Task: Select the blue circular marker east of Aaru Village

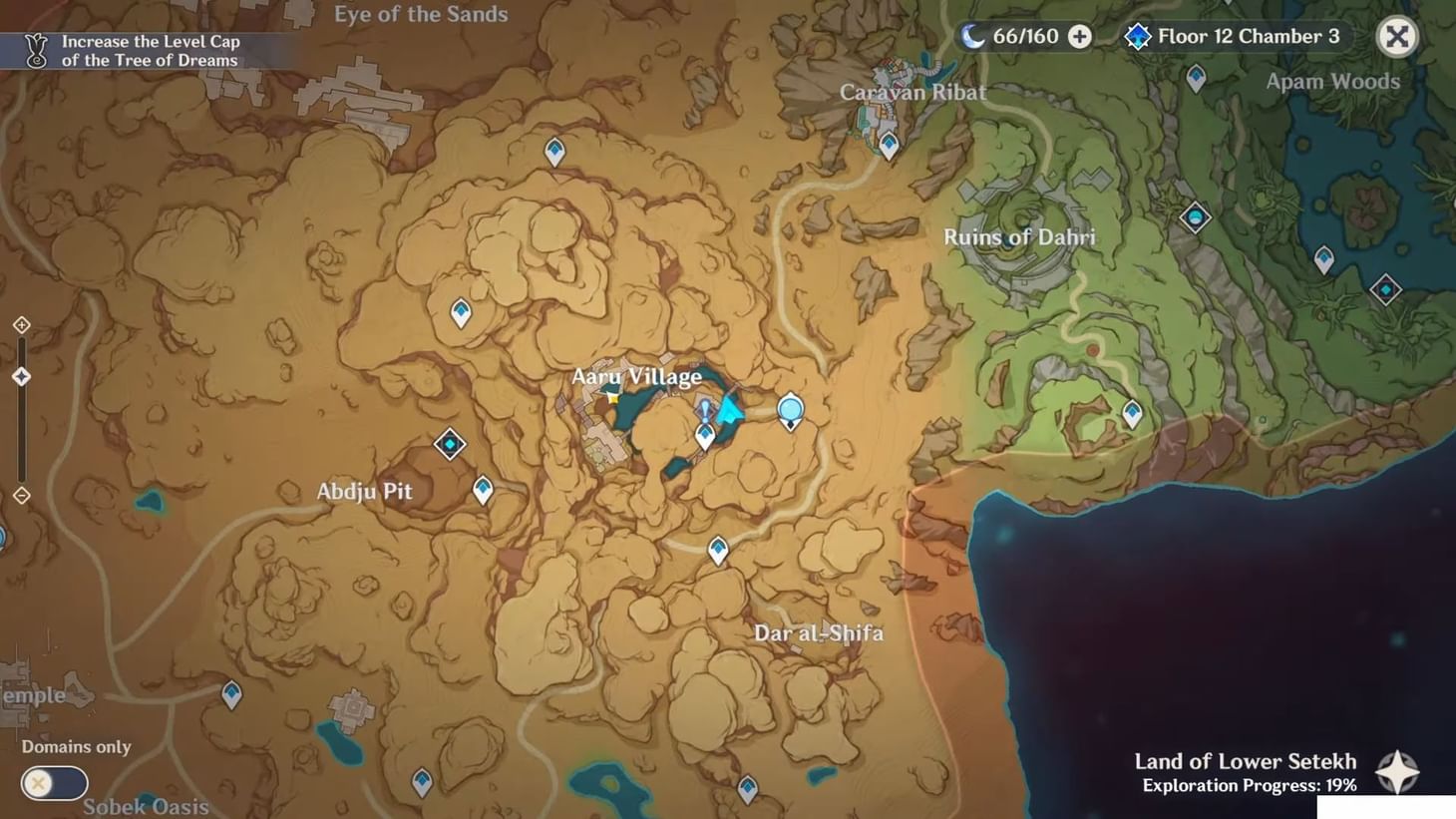Action: tap(790, 409)
